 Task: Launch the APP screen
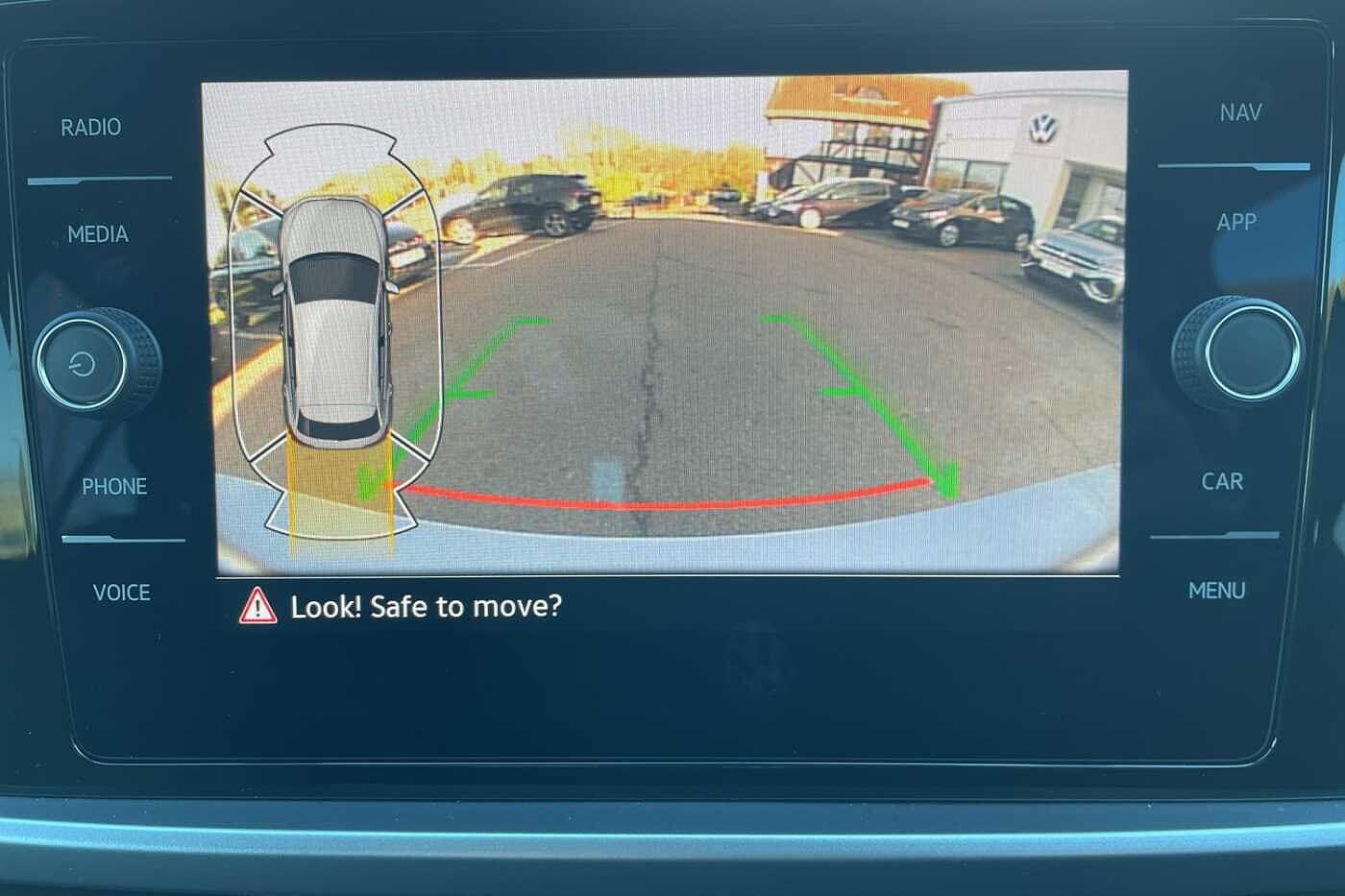tap(1236, 223)
